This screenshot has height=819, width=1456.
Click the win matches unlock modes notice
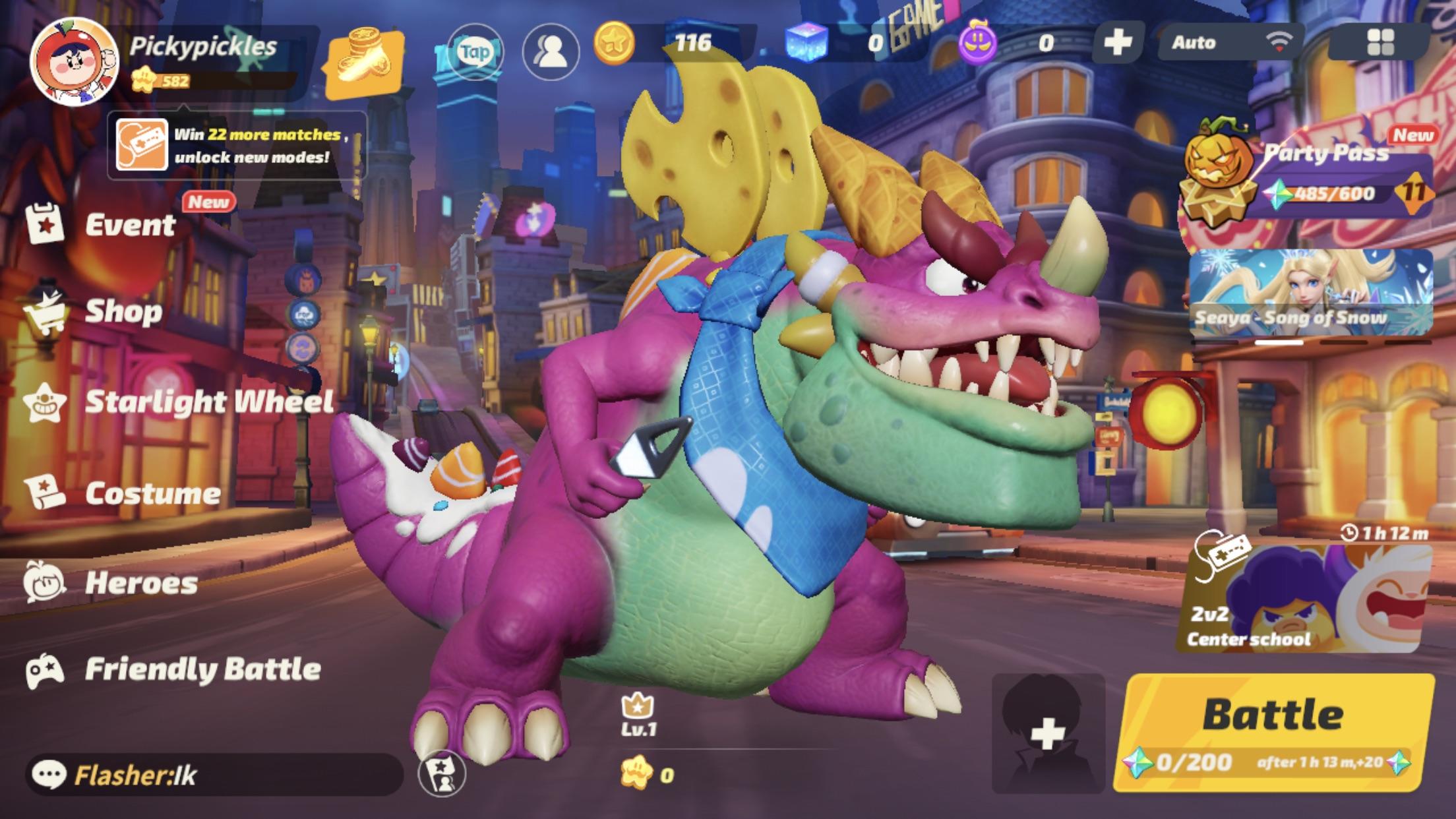(x=237, y=145)
